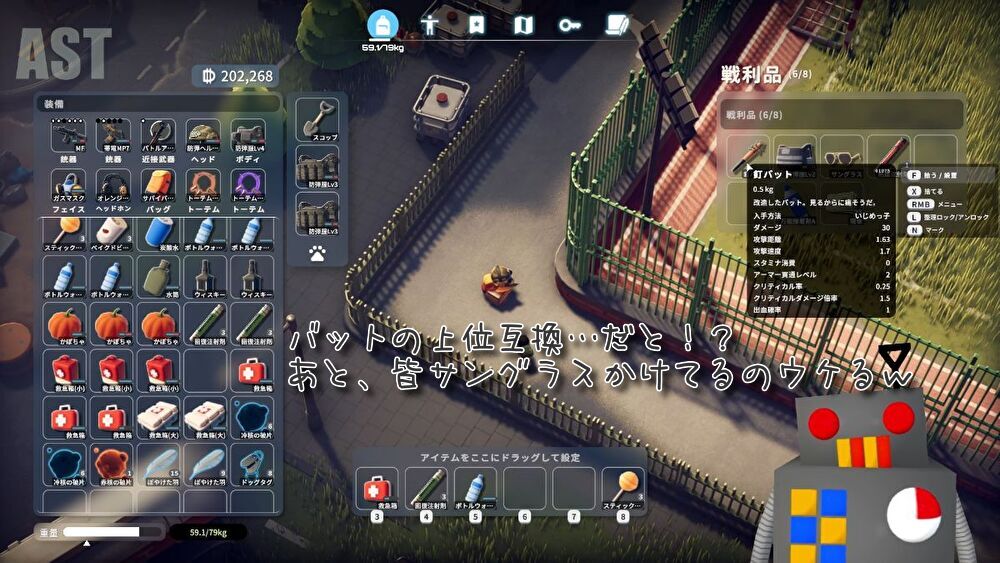Open the key tab
Viewport: 1000px width, 563px height.
tap(570, 26)
